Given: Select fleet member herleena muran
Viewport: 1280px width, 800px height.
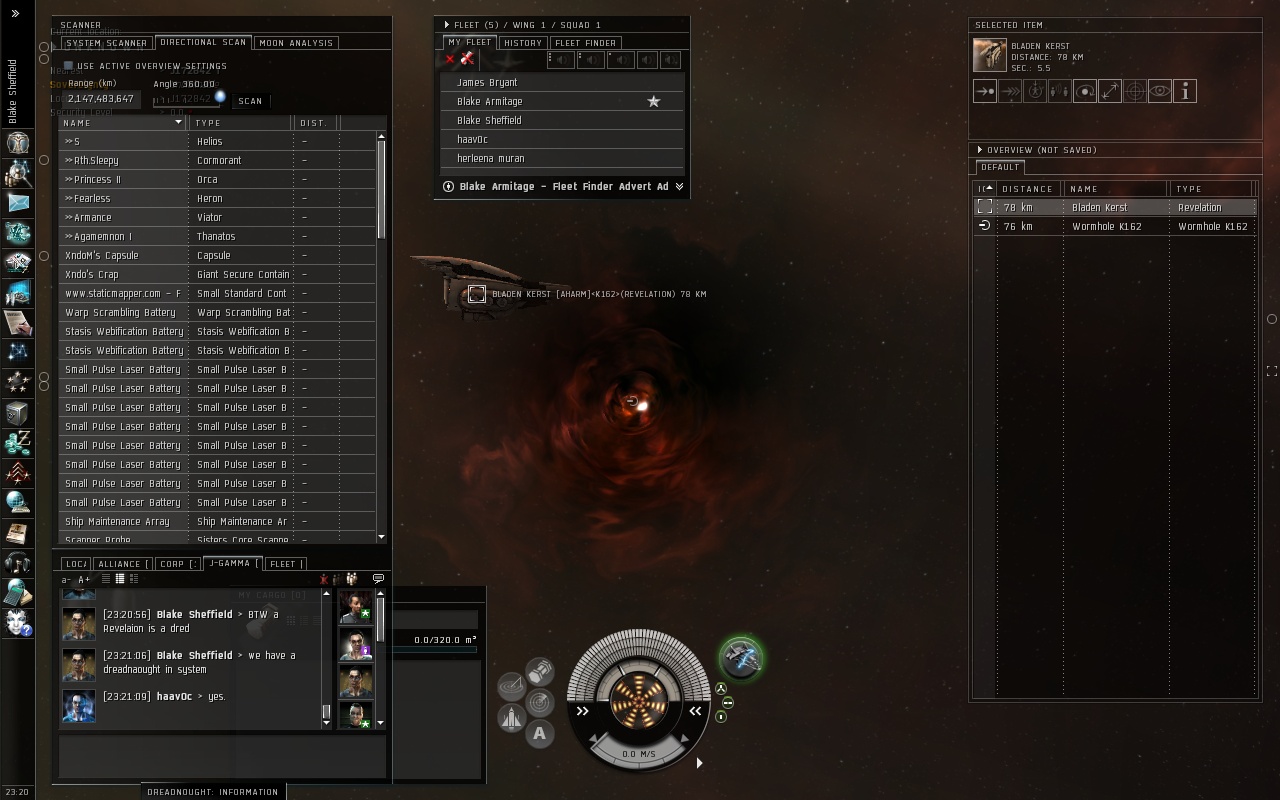Looking at the screenshot, I should (x=490, y=159).
